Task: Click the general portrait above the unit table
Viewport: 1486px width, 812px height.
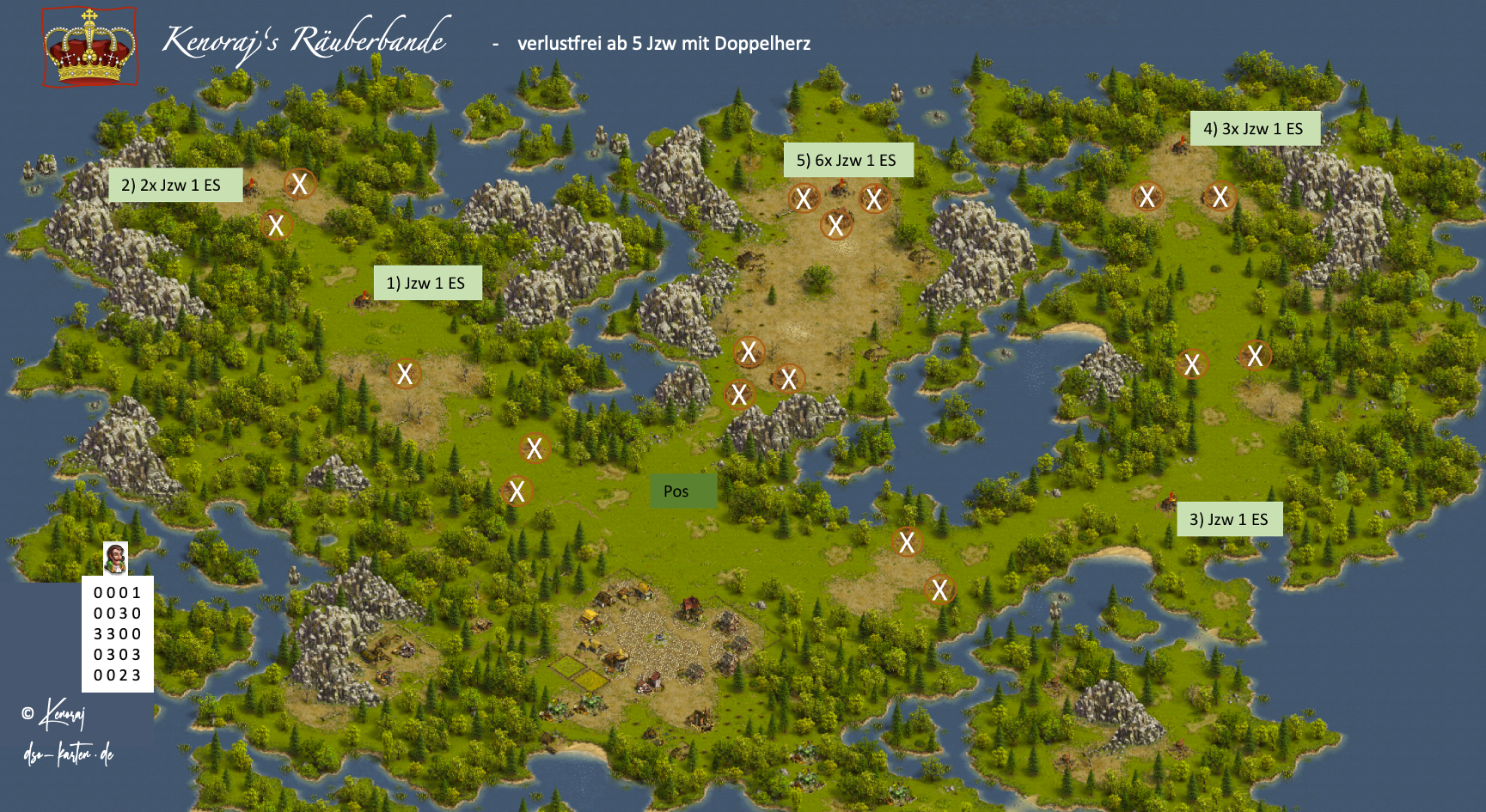Action: 115,559
